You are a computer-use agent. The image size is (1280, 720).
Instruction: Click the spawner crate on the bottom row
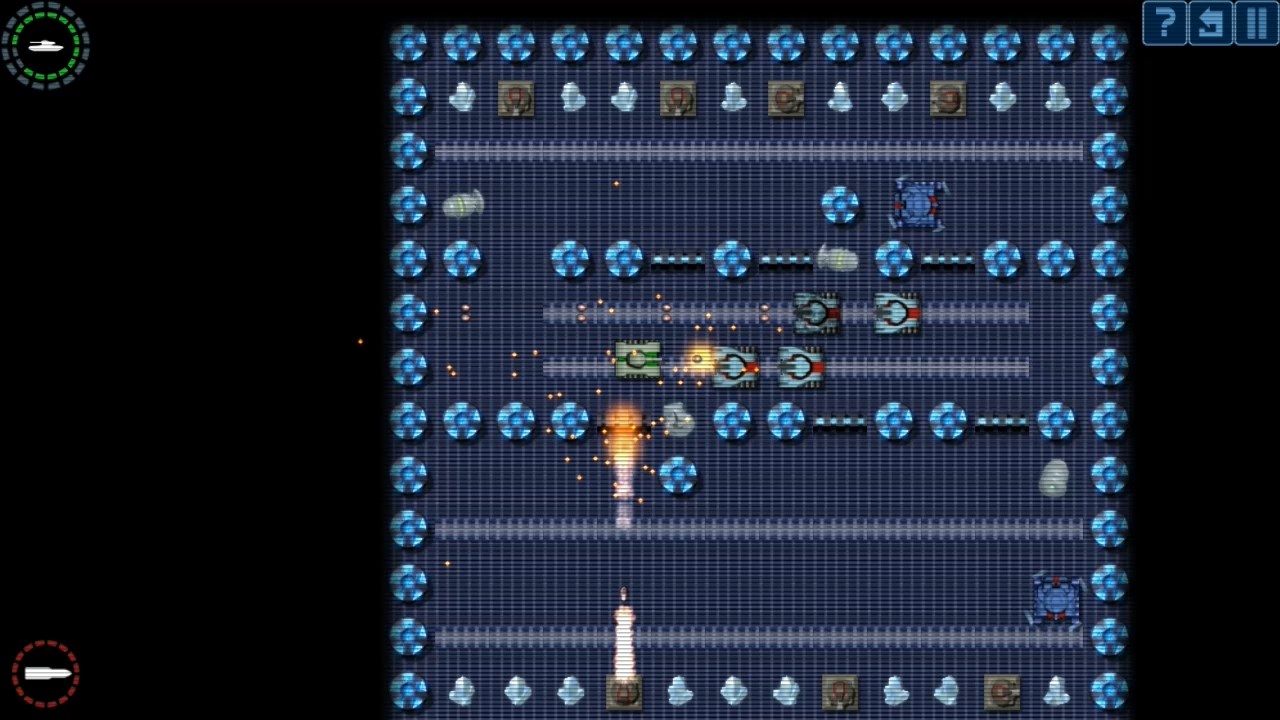(625, 690)
